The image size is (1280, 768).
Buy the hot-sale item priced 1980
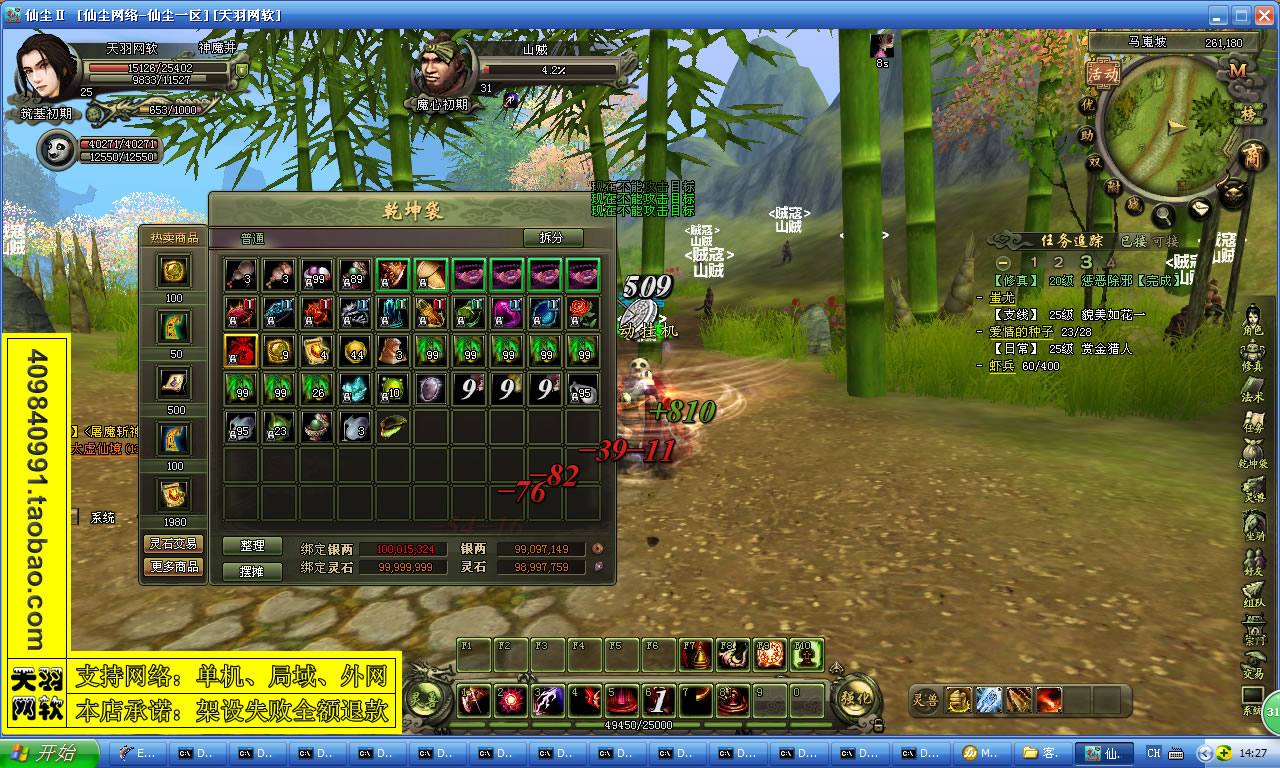click(x=174, y=496)
